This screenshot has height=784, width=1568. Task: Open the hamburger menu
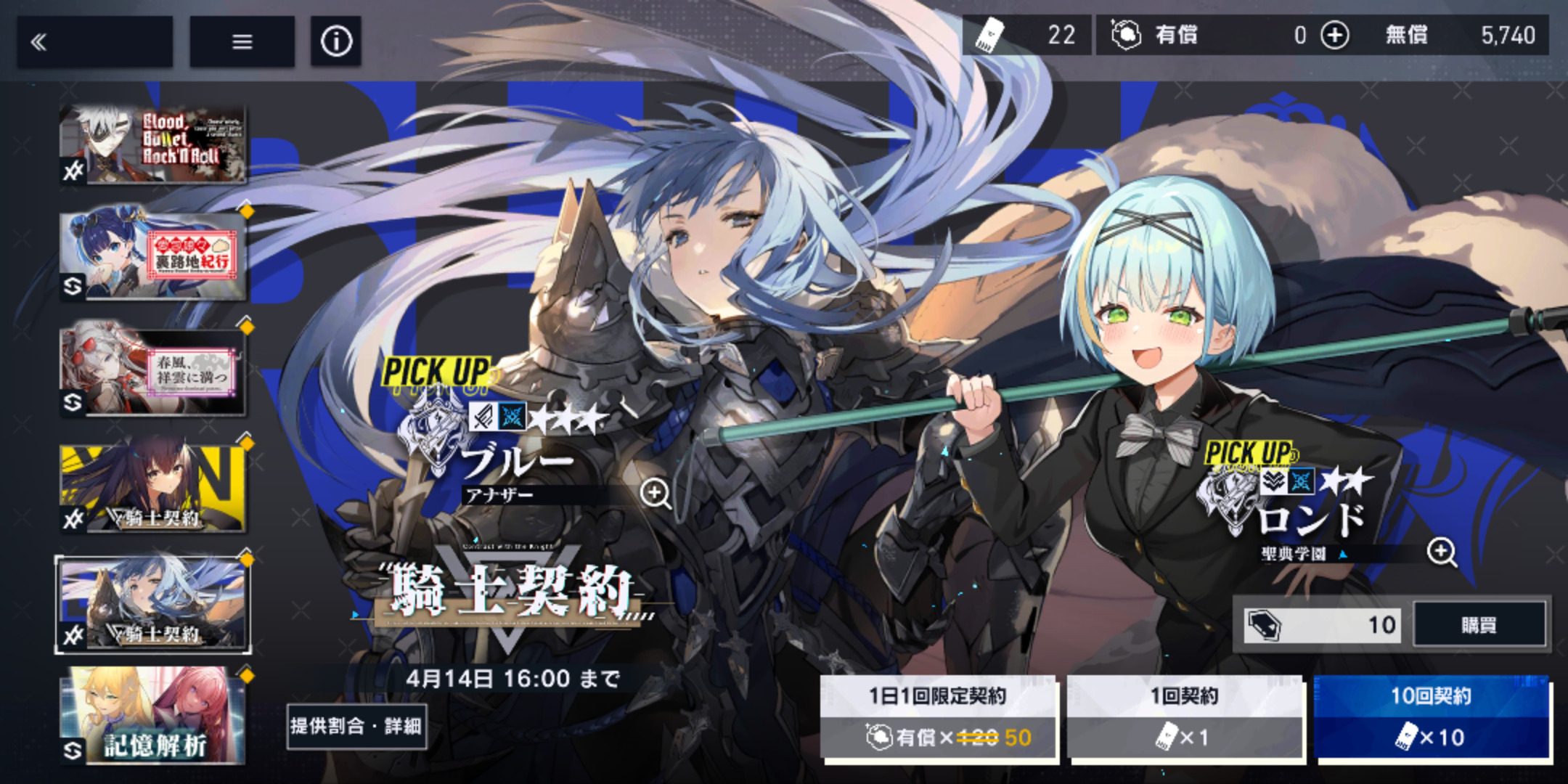(x=242, y=42)
